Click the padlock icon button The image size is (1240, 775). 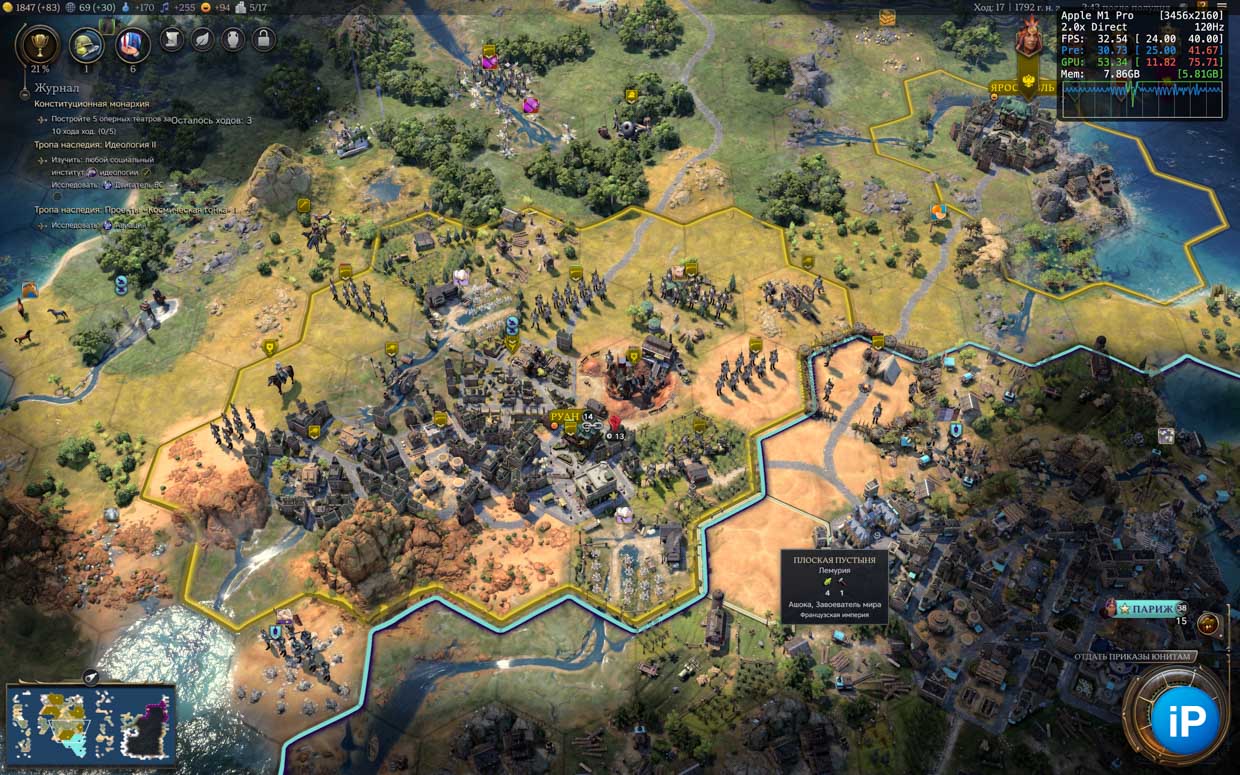pyautogui.click(x=263, y=39)
